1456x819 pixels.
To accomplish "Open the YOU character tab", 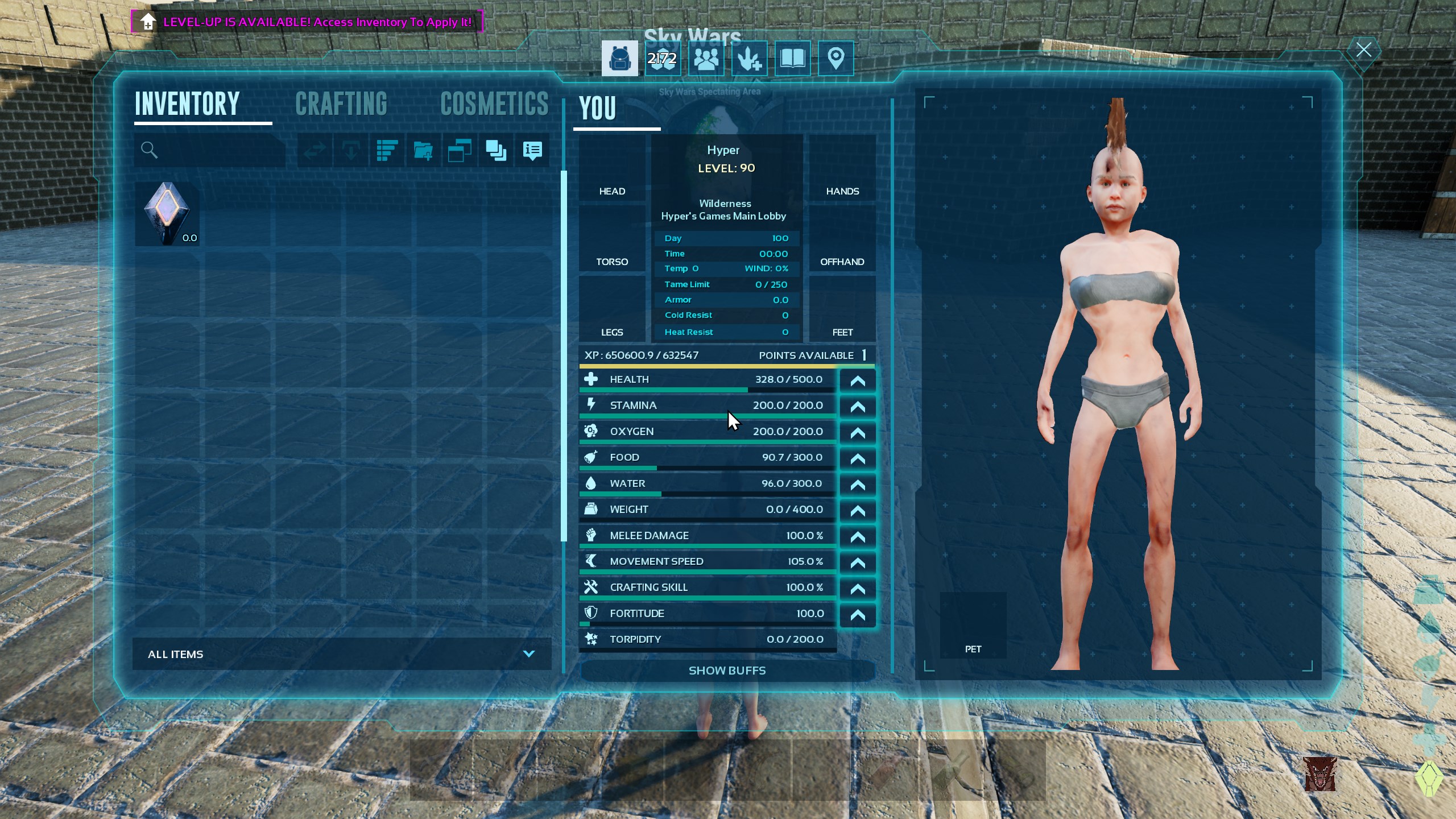I will pos(597,108).
